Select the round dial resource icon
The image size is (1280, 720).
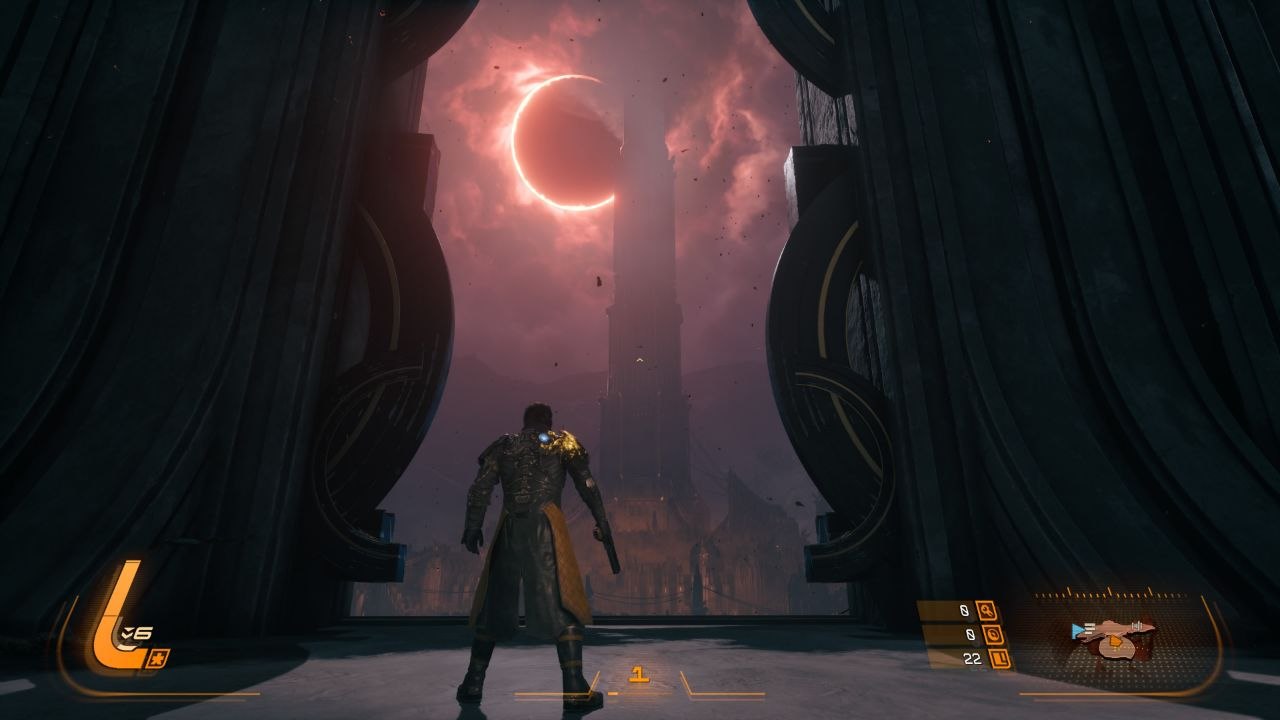[992, 634]
